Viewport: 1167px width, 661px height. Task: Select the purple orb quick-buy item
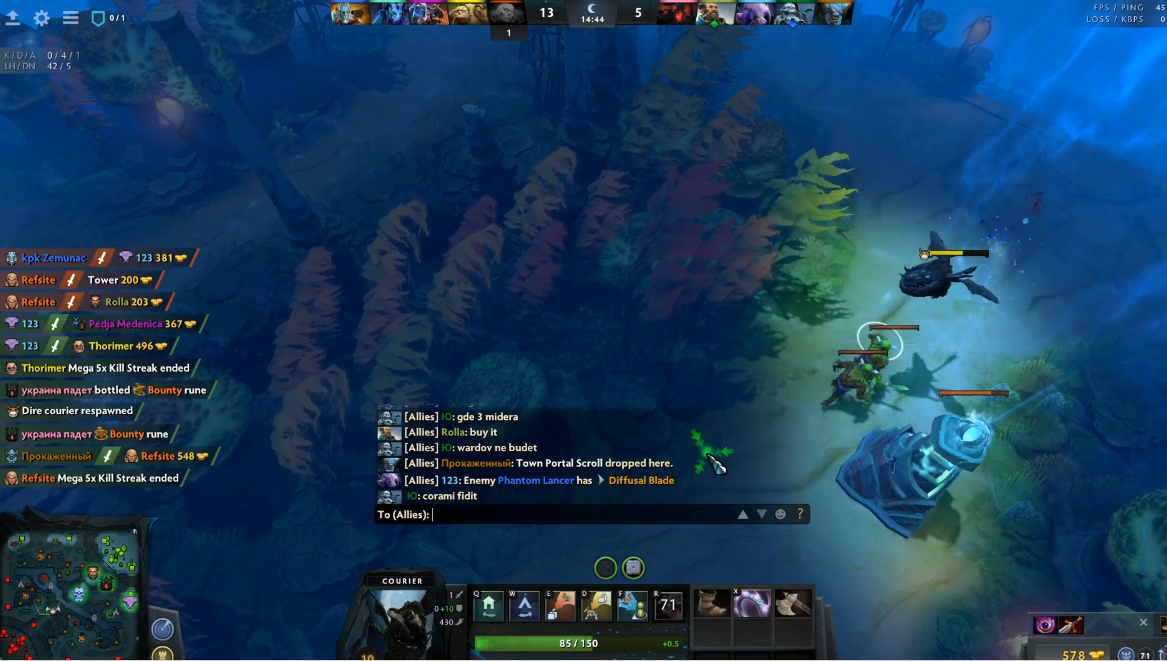(x=1045, y=626)
